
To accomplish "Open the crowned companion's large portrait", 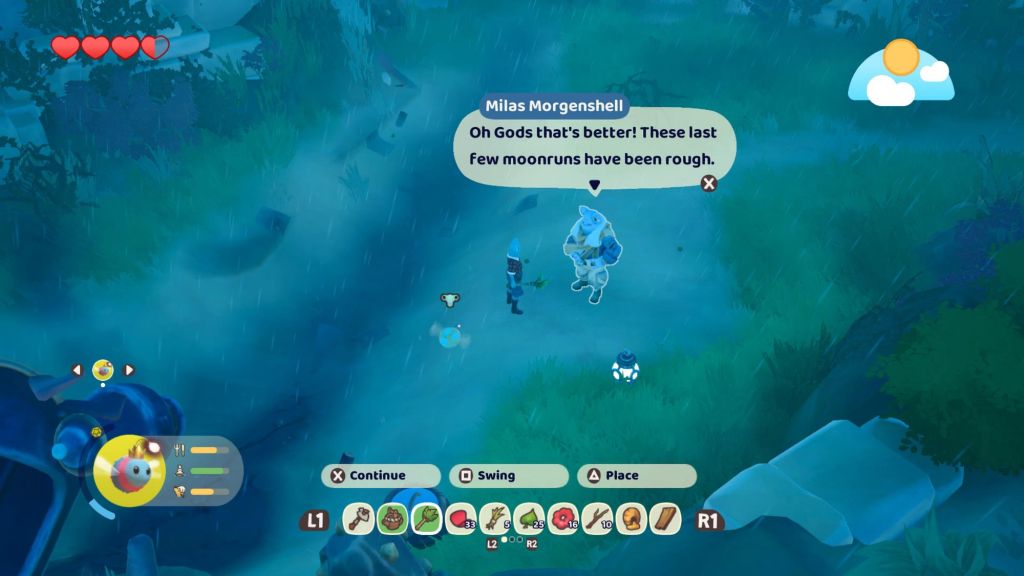I will [130, 469].
